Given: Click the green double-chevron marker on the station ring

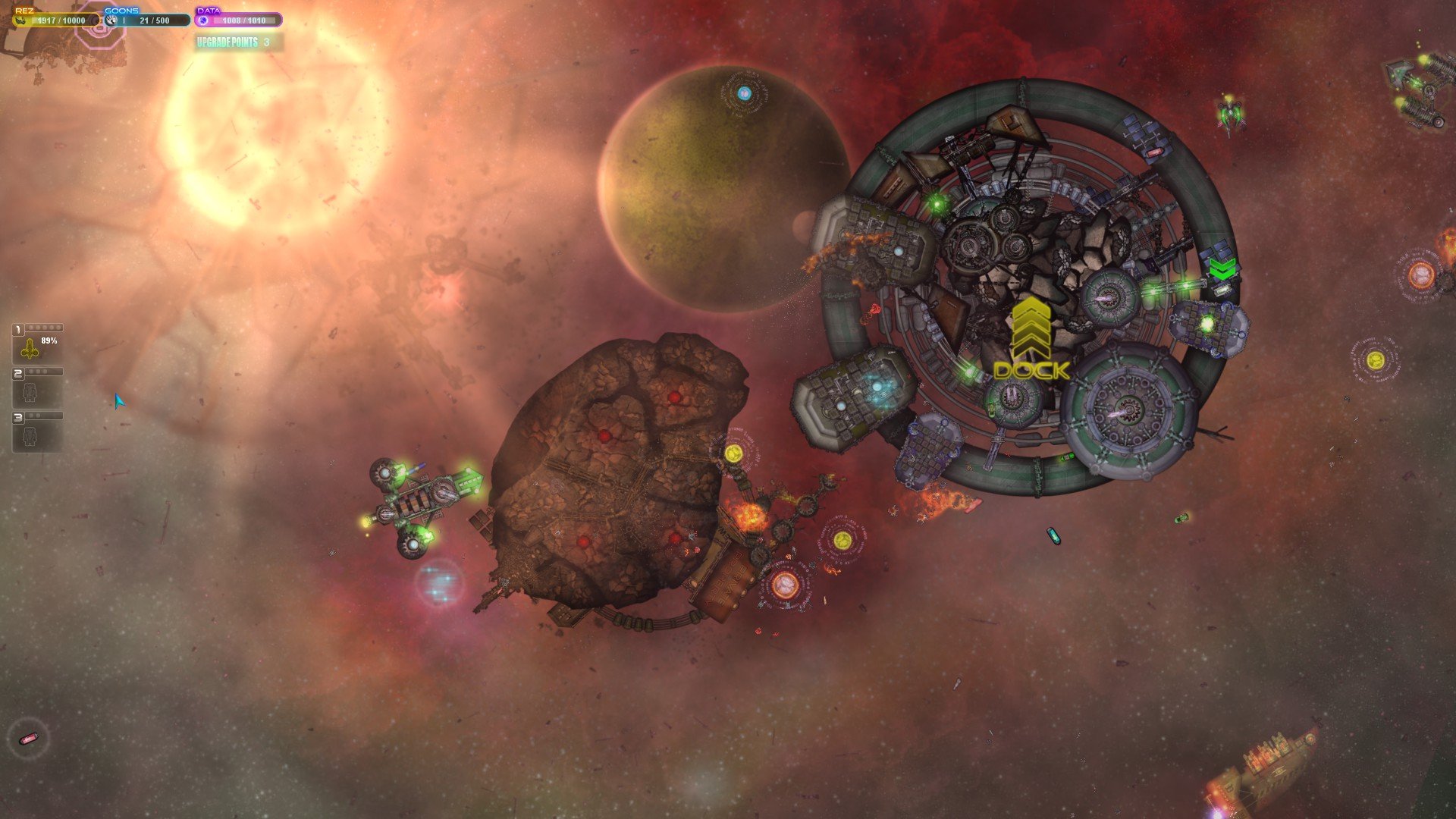Looking at the screenshot, I should coord(1221,267).
